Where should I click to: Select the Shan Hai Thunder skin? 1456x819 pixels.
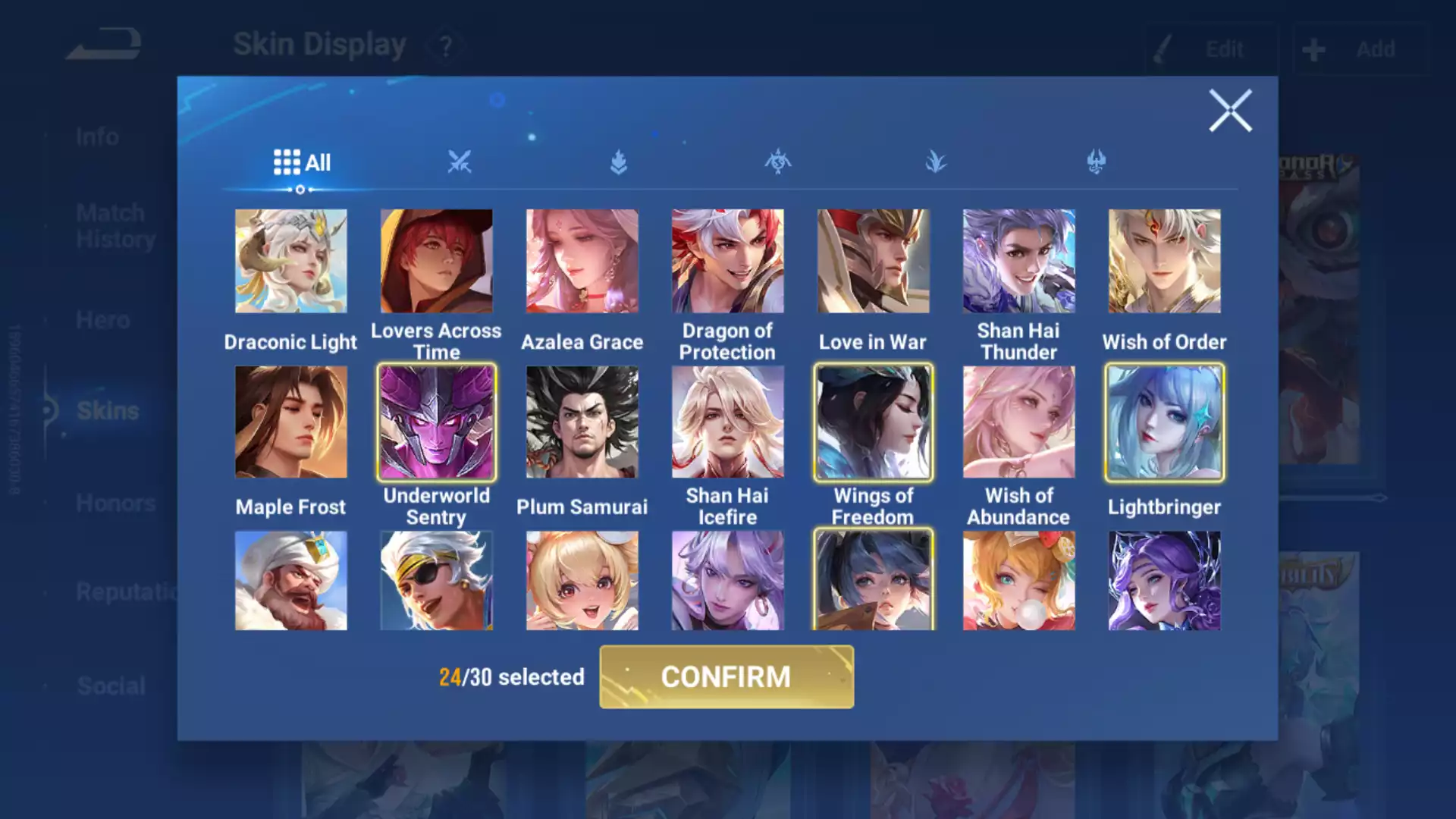(1018, 262)
